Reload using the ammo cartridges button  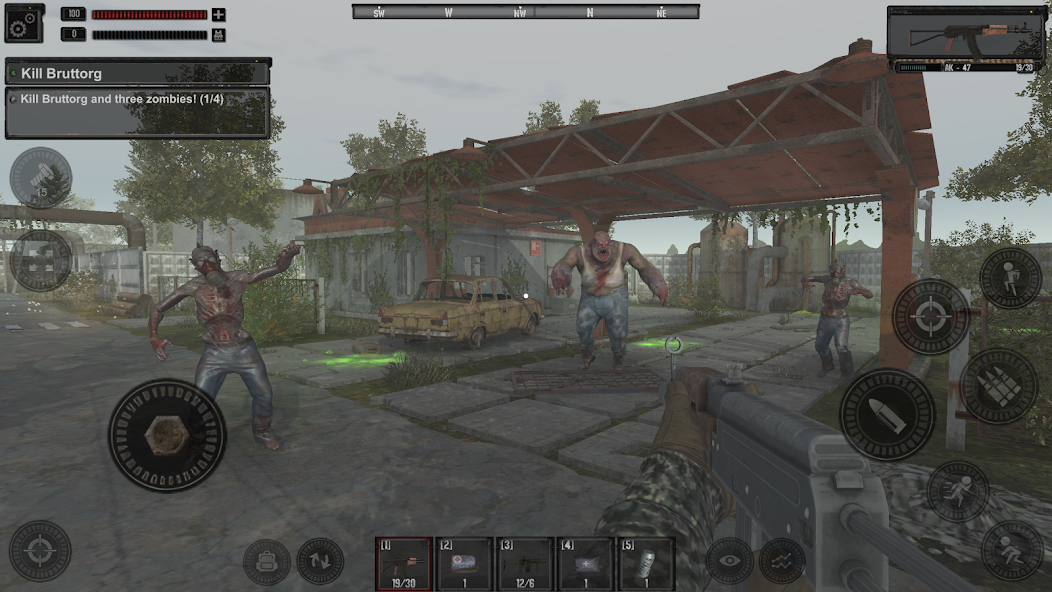click(x=999, y=385)
